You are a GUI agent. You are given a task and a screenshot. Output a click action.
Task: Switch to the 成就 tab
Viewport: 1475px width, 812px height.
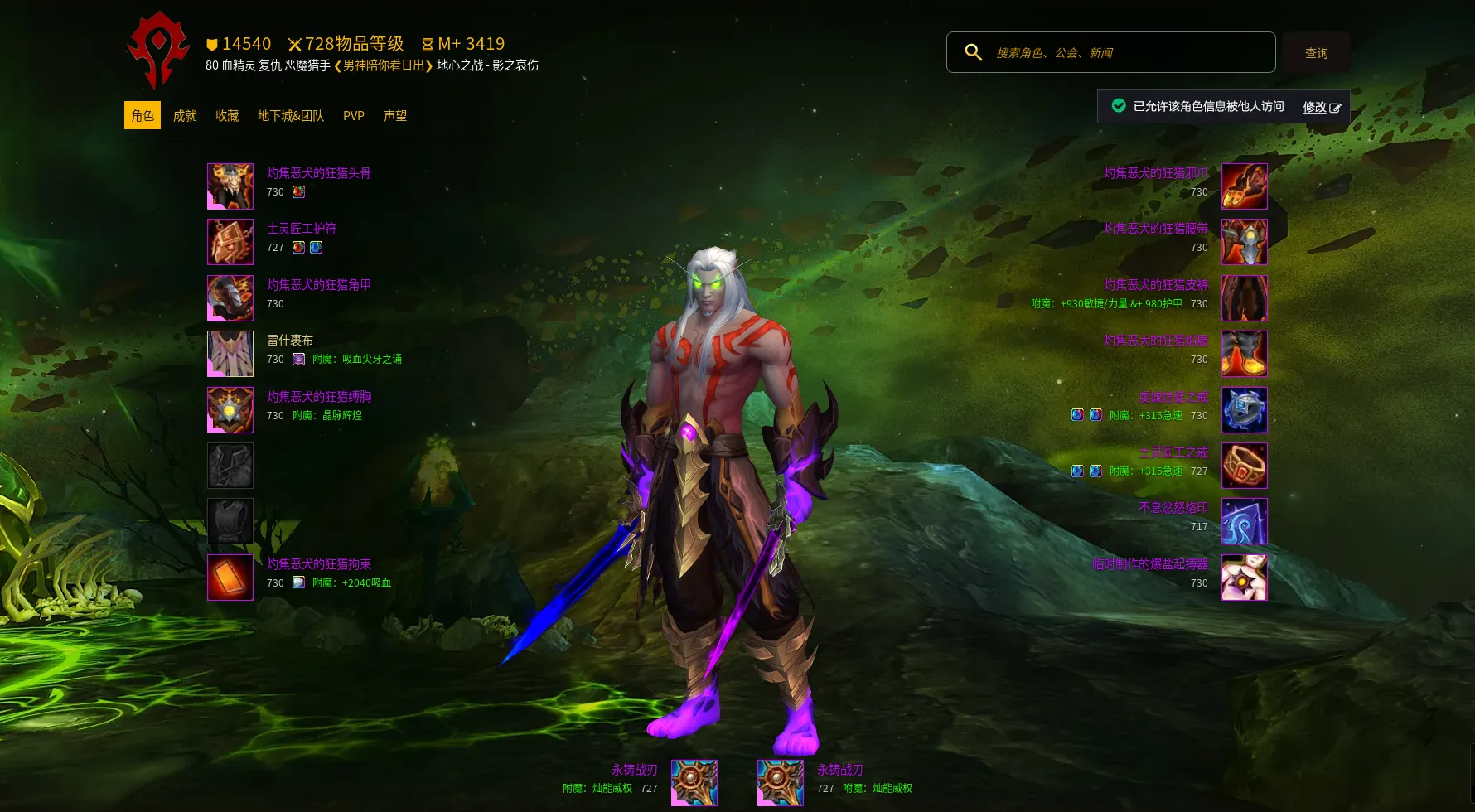pos(185,116)
